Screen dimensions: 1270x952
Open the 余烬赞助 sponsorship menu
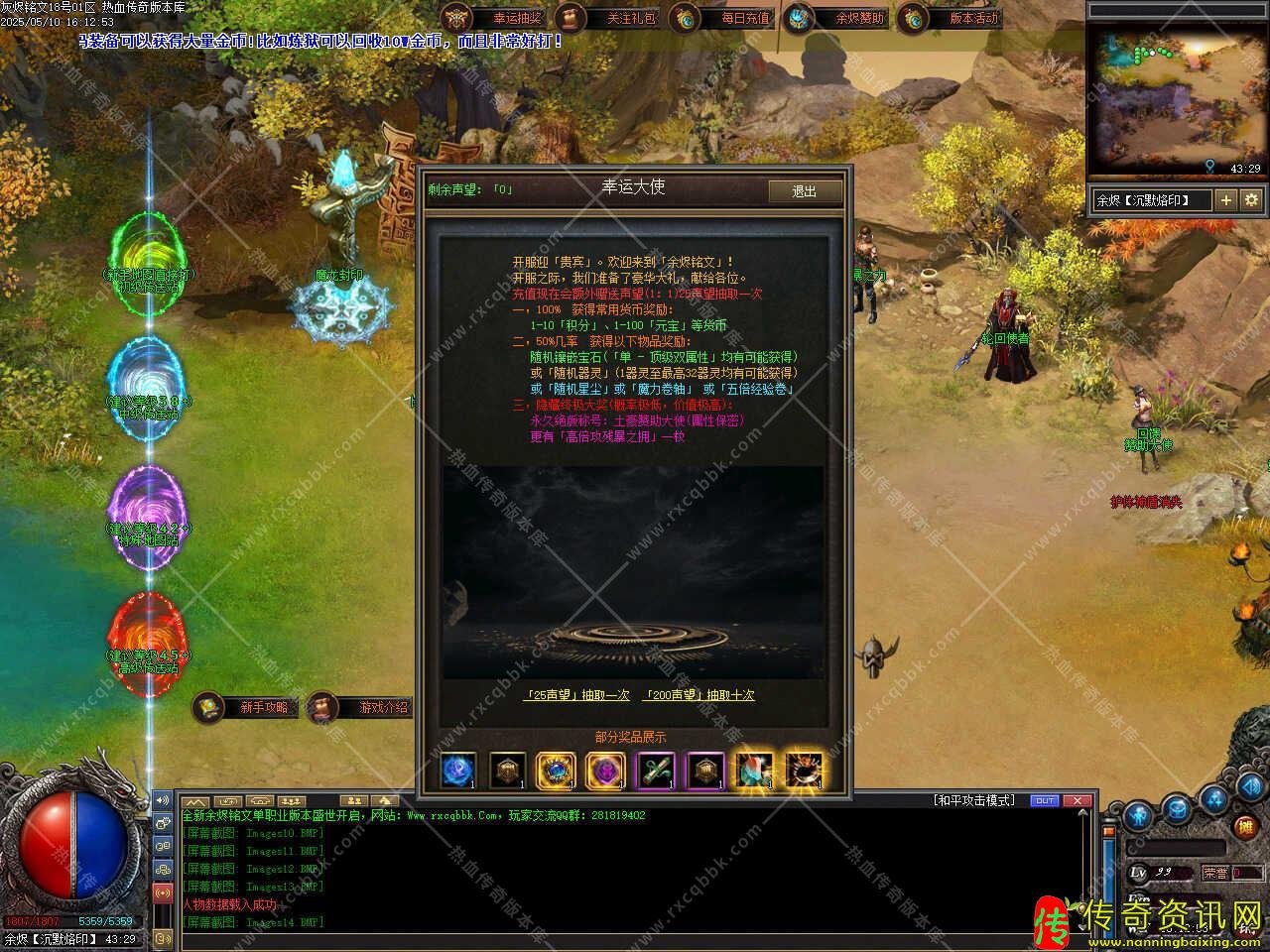tap(838, 18)
